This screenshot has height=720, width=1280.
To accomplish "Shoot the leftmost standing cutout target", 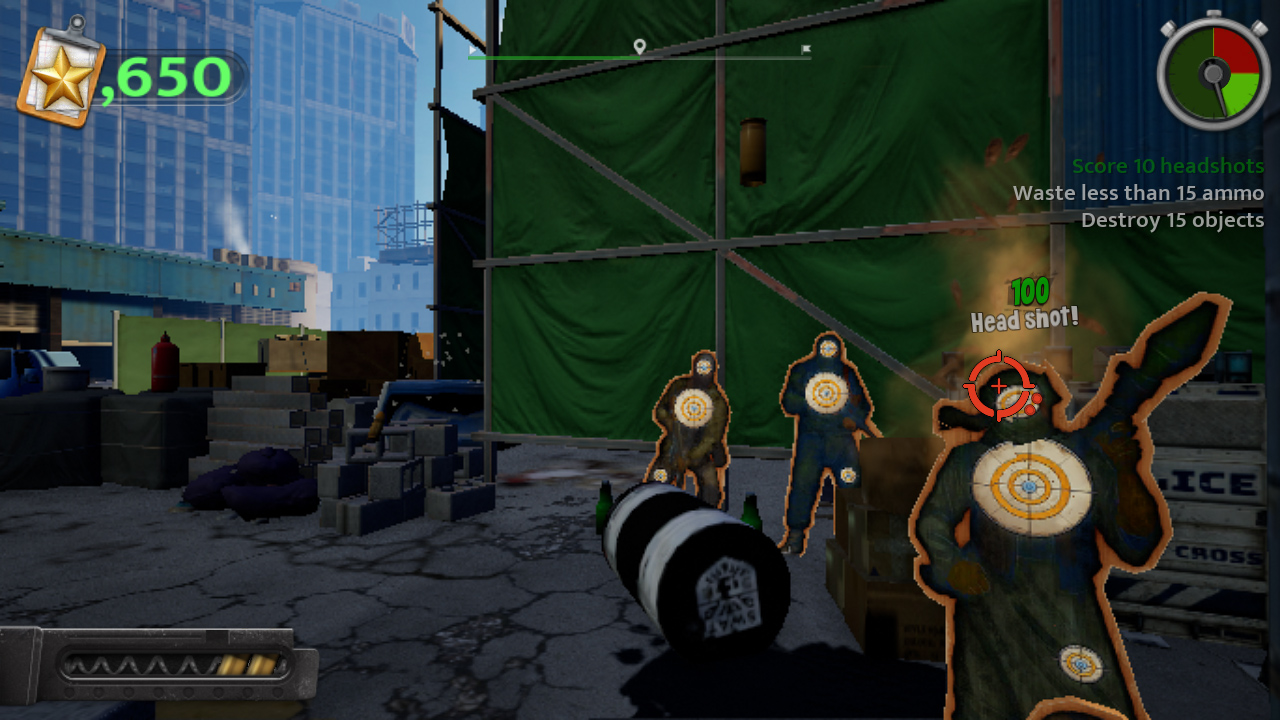I will [x=692, y=410].
